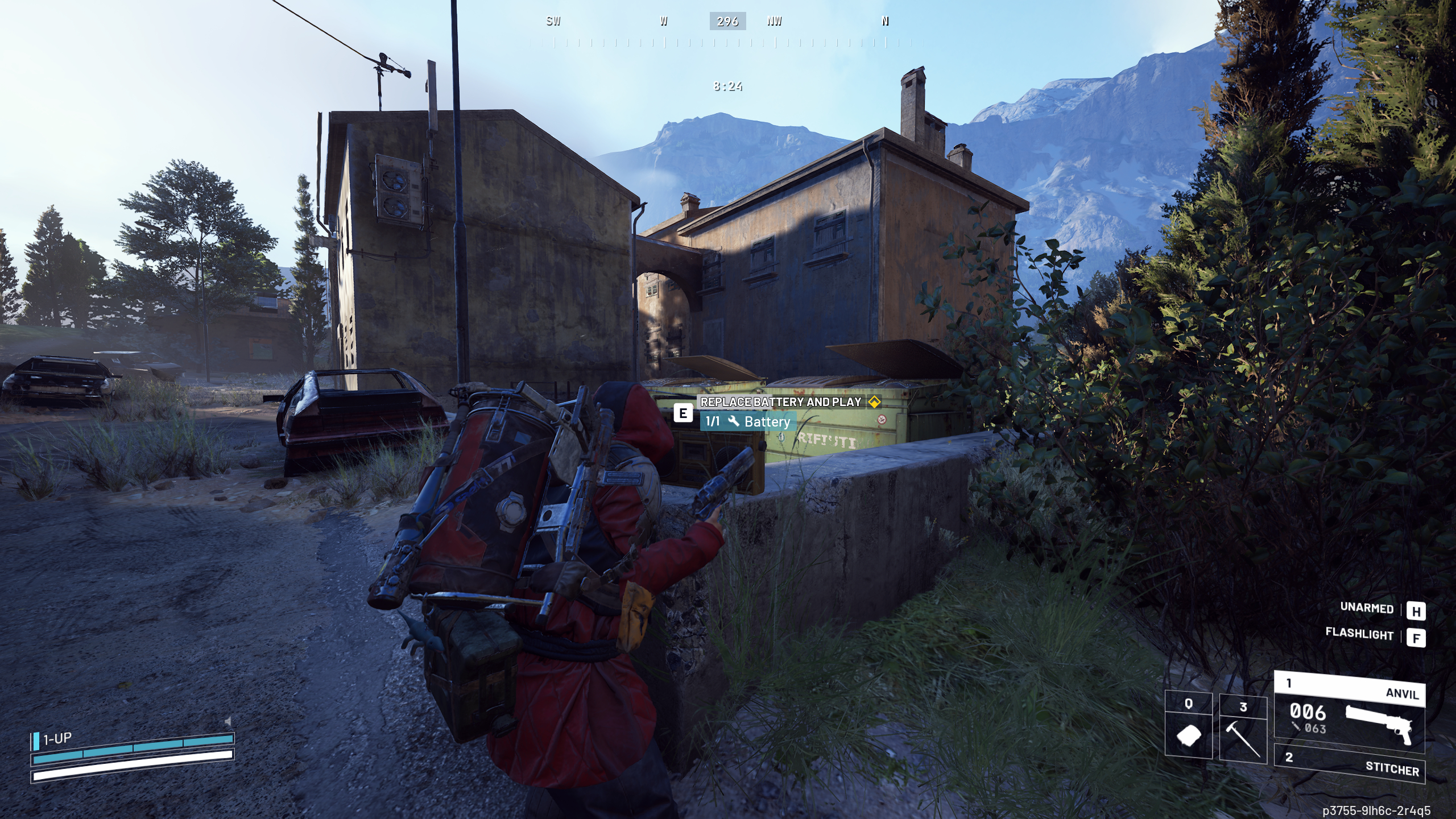Click the speaker icon above the 1-UP bar
The width and height of the screenshot is (1456, 819).
[227, 722]
